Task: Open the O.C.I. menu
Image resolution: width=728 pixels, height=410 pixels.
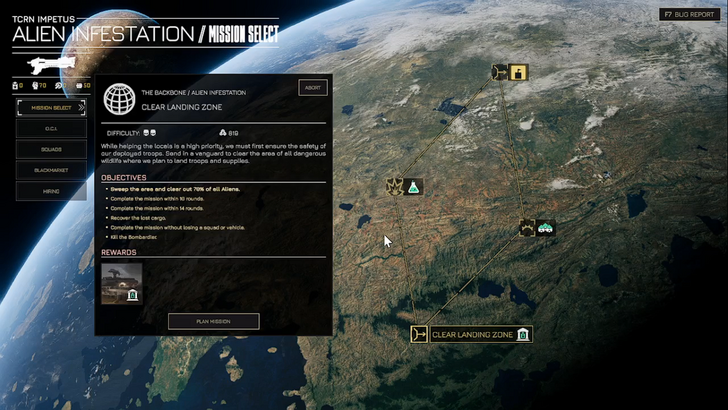Action: [51, 129]
